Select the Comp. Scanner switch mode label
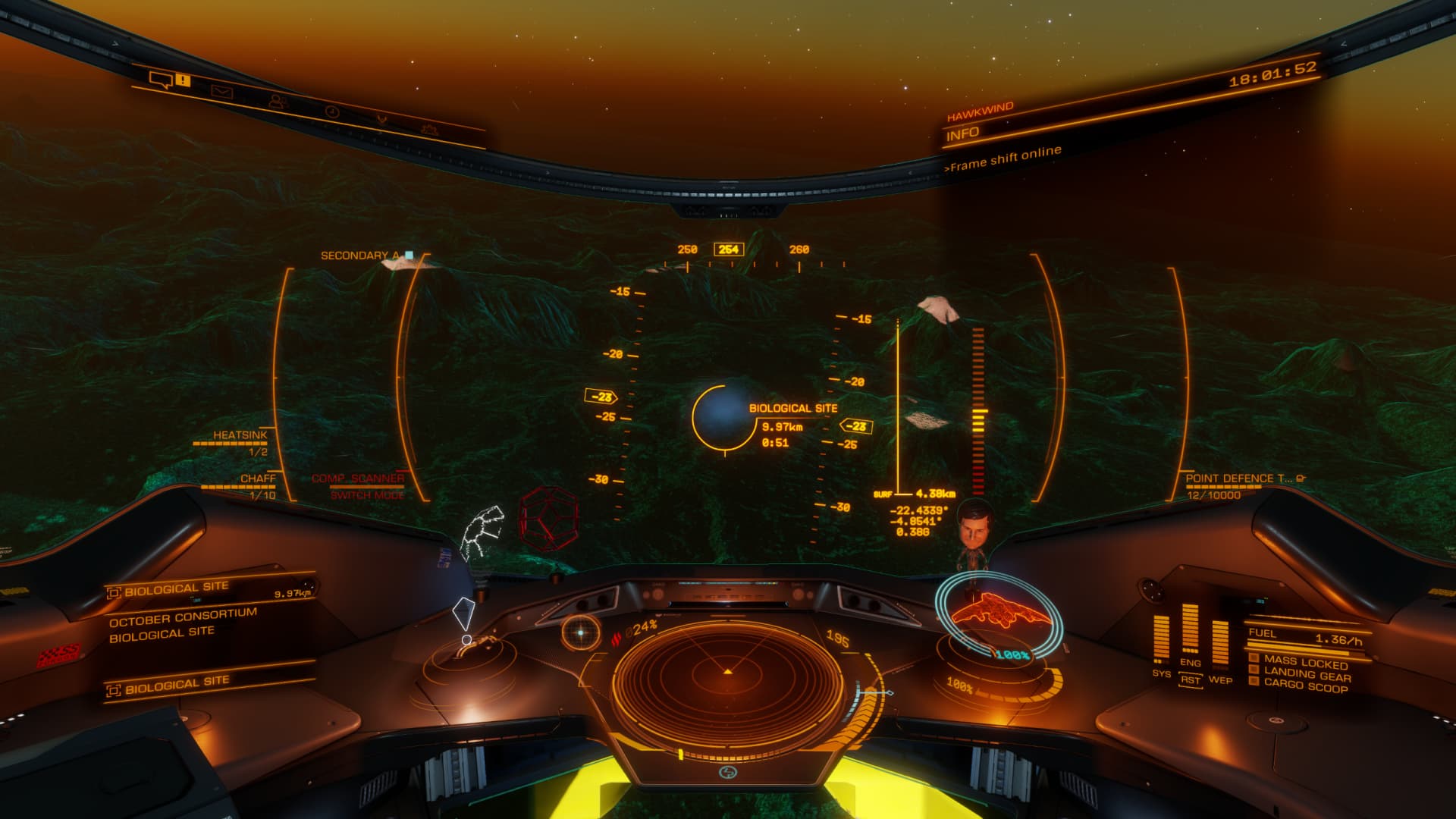1456x819 pixels. pos(359,486)
